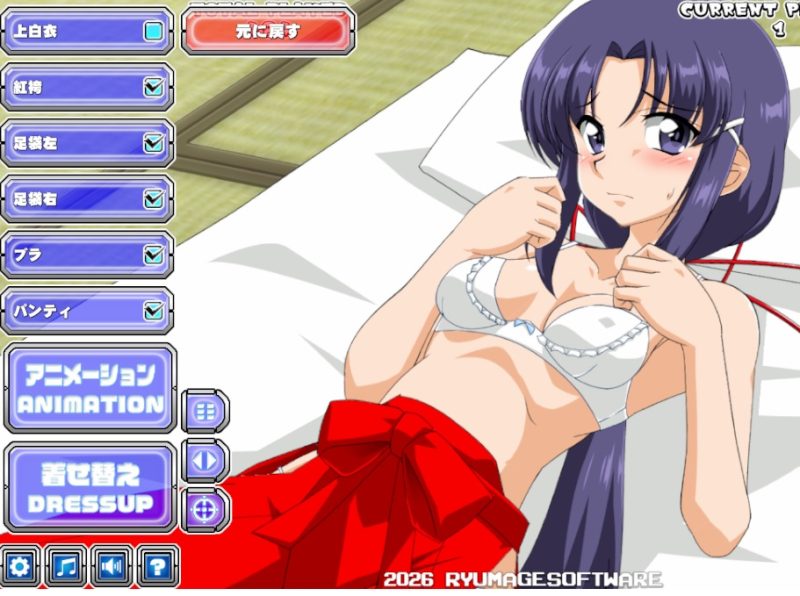Toggle the music note button
The image size is (800, 596).
pos(67,568)
